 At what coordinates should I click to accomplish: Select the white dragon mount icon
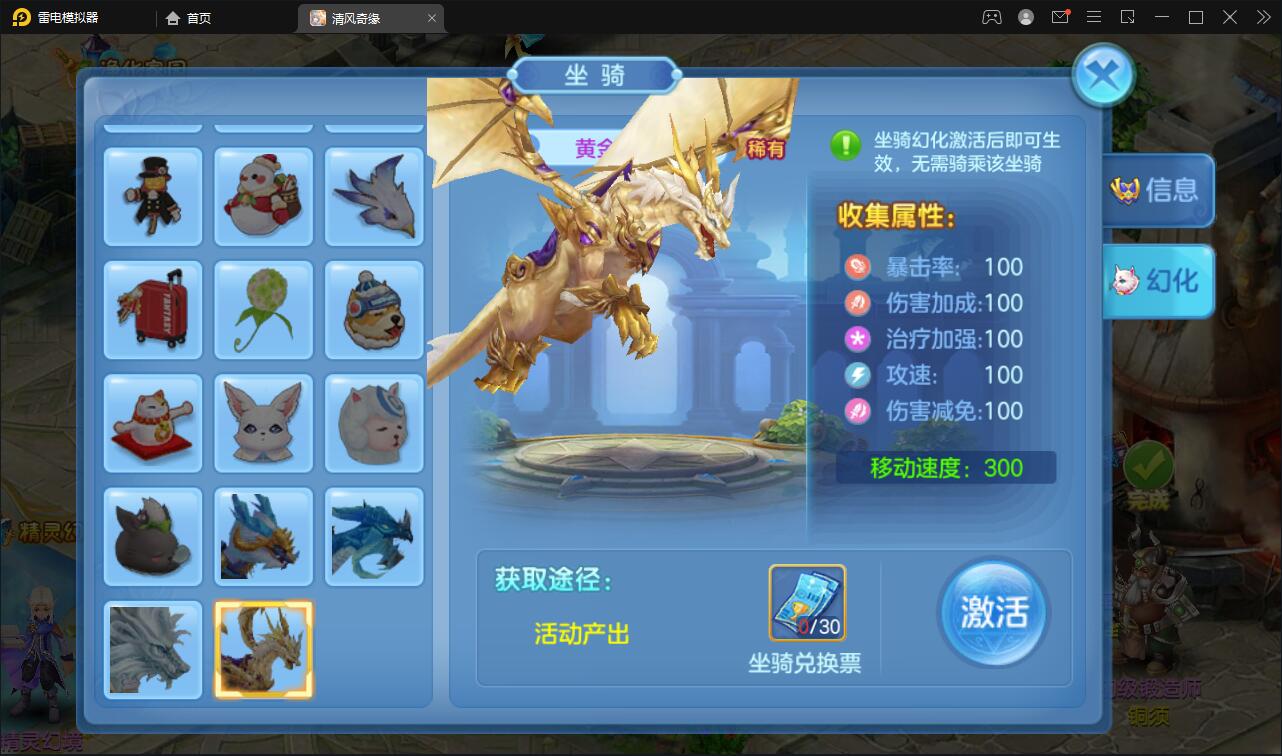click(x=152, y=649)
